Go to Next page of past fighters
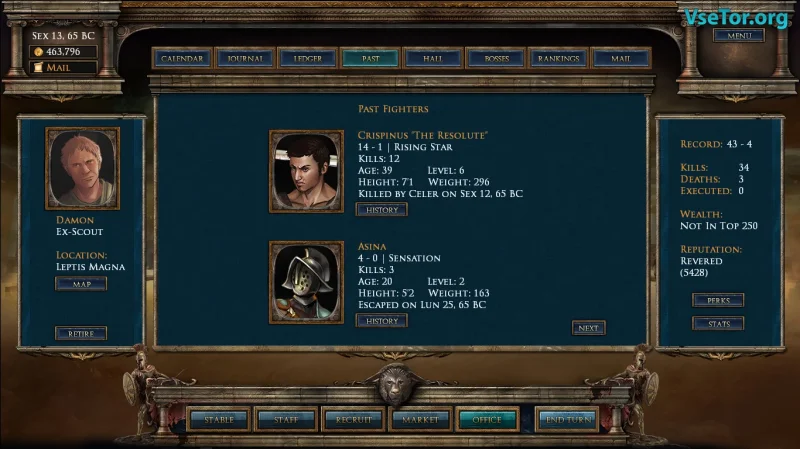This screenshot has height=449, width=800. click(589, 328)
